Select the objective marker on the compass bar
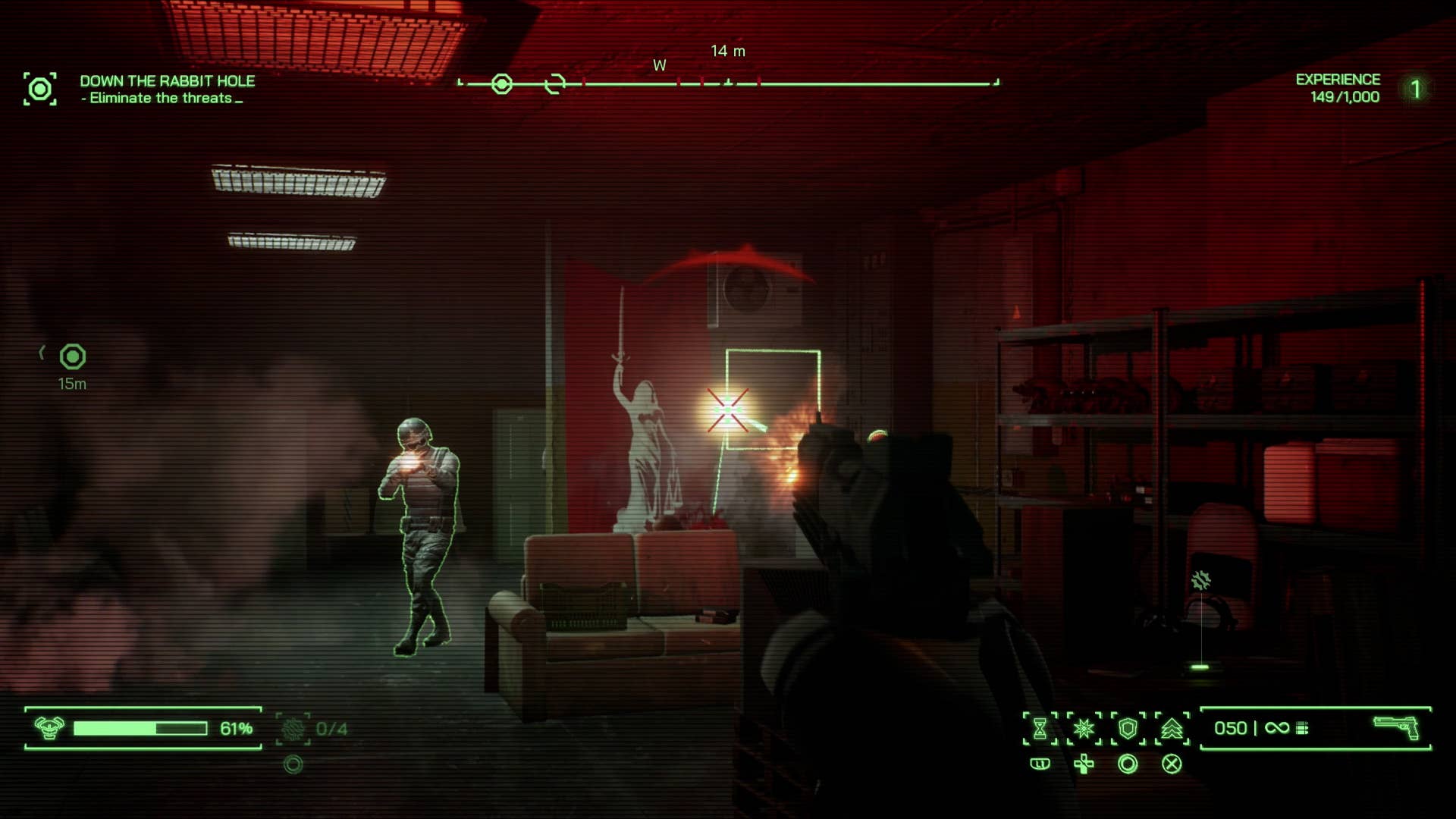 tap(501, 84)
